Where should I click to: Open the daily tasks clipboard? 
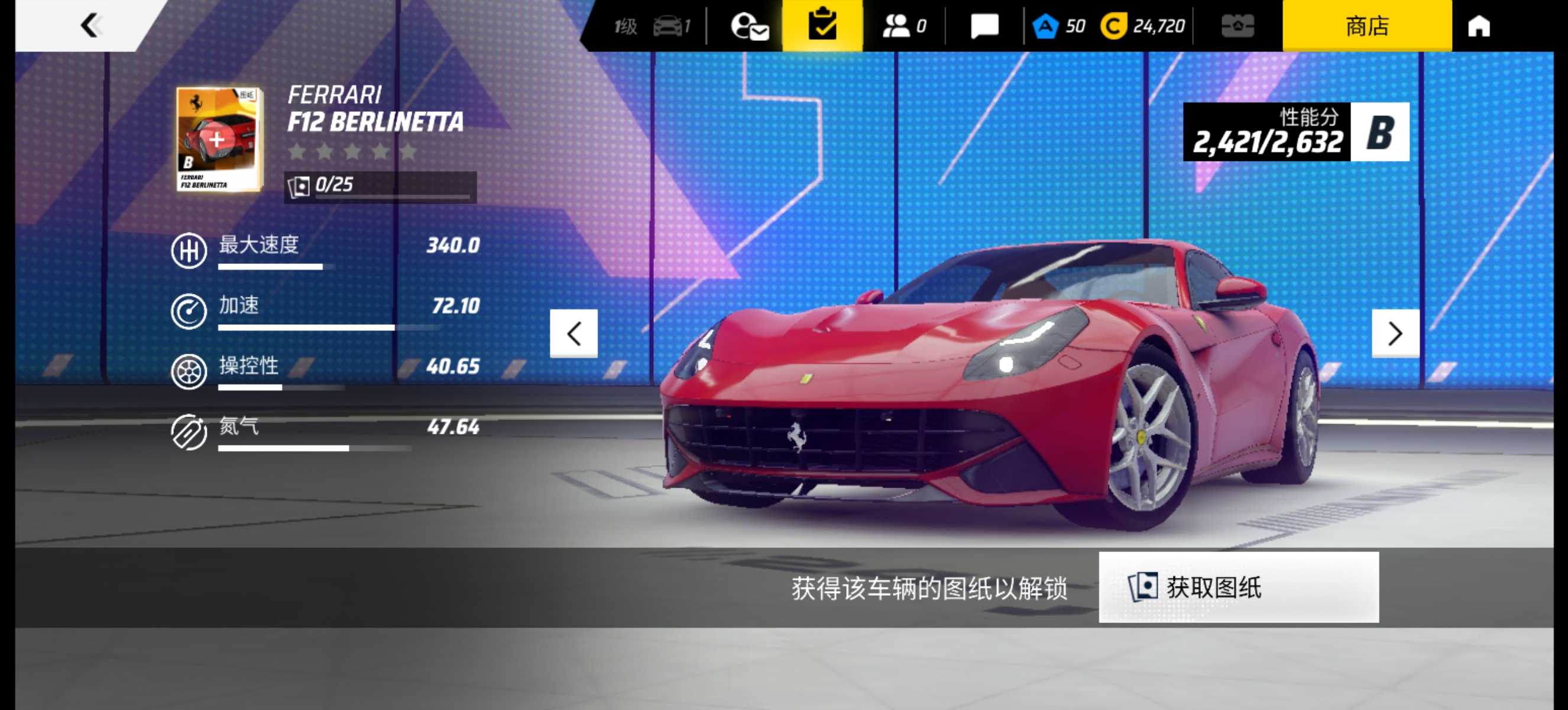tap(822, 25)
